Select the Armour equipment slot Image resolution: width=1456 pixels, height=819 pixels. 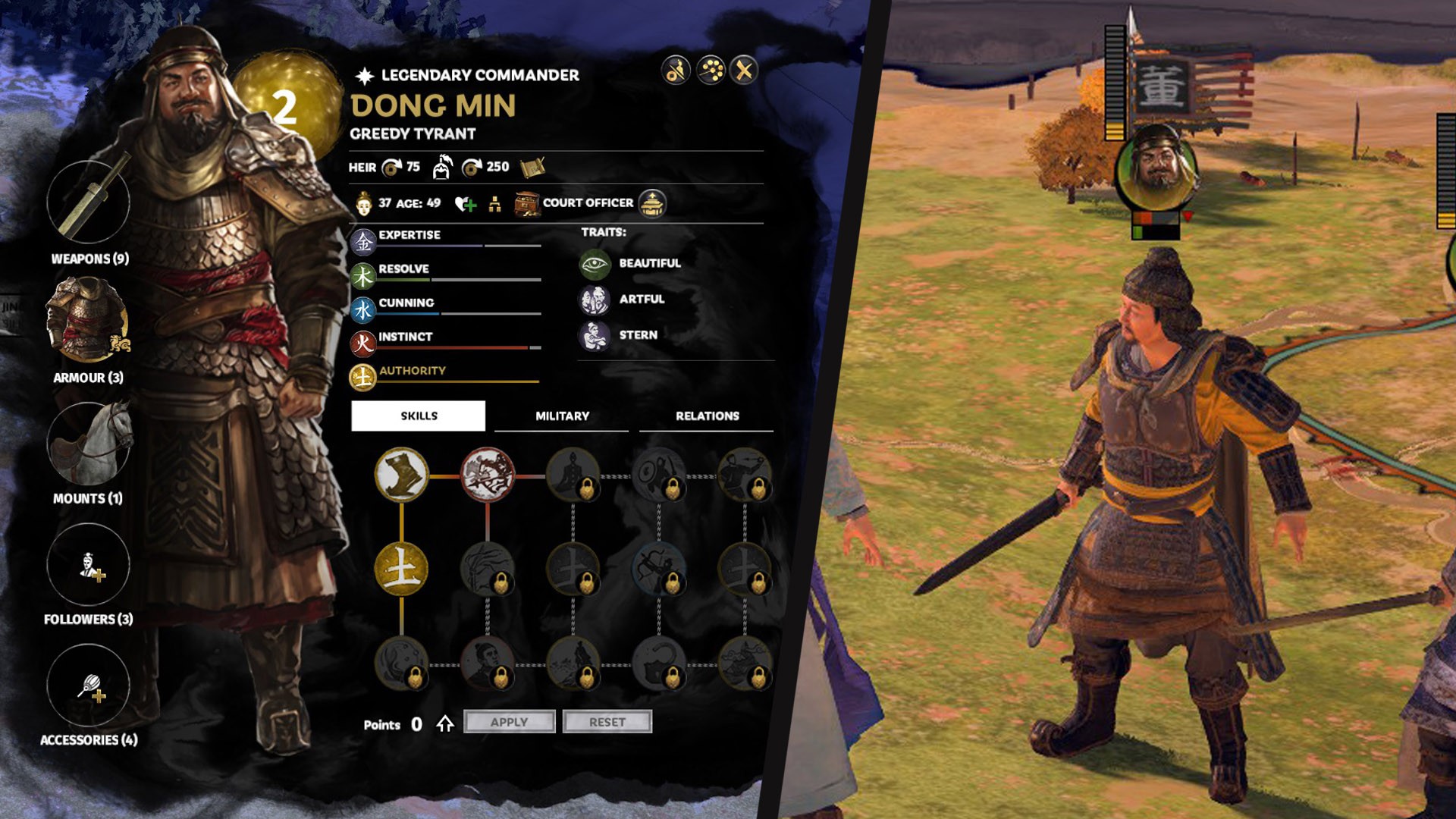tap(88, 320)
